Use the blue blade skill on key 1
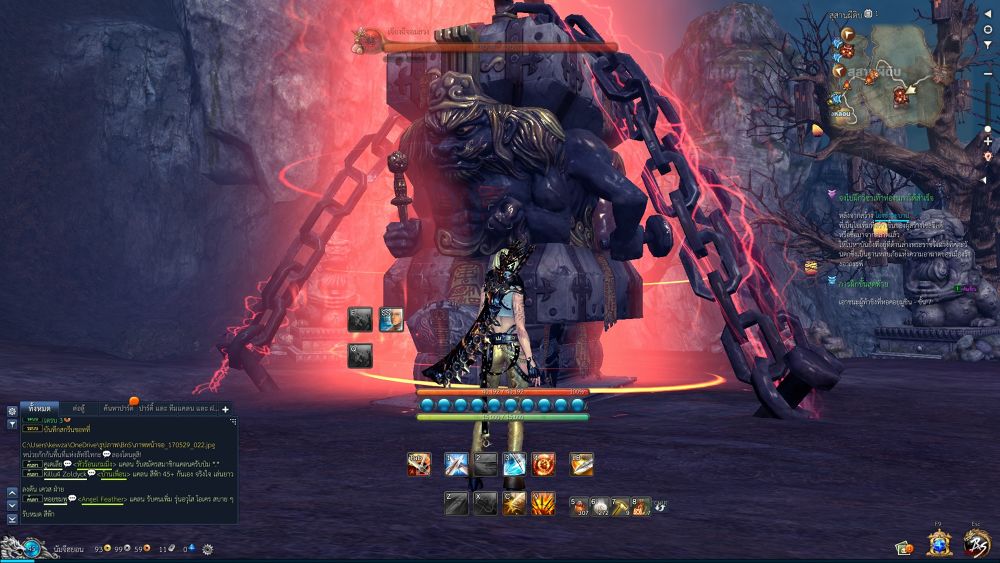This screenshot has height=563, width=1000. pyautogui.click(x=457, y=464)
